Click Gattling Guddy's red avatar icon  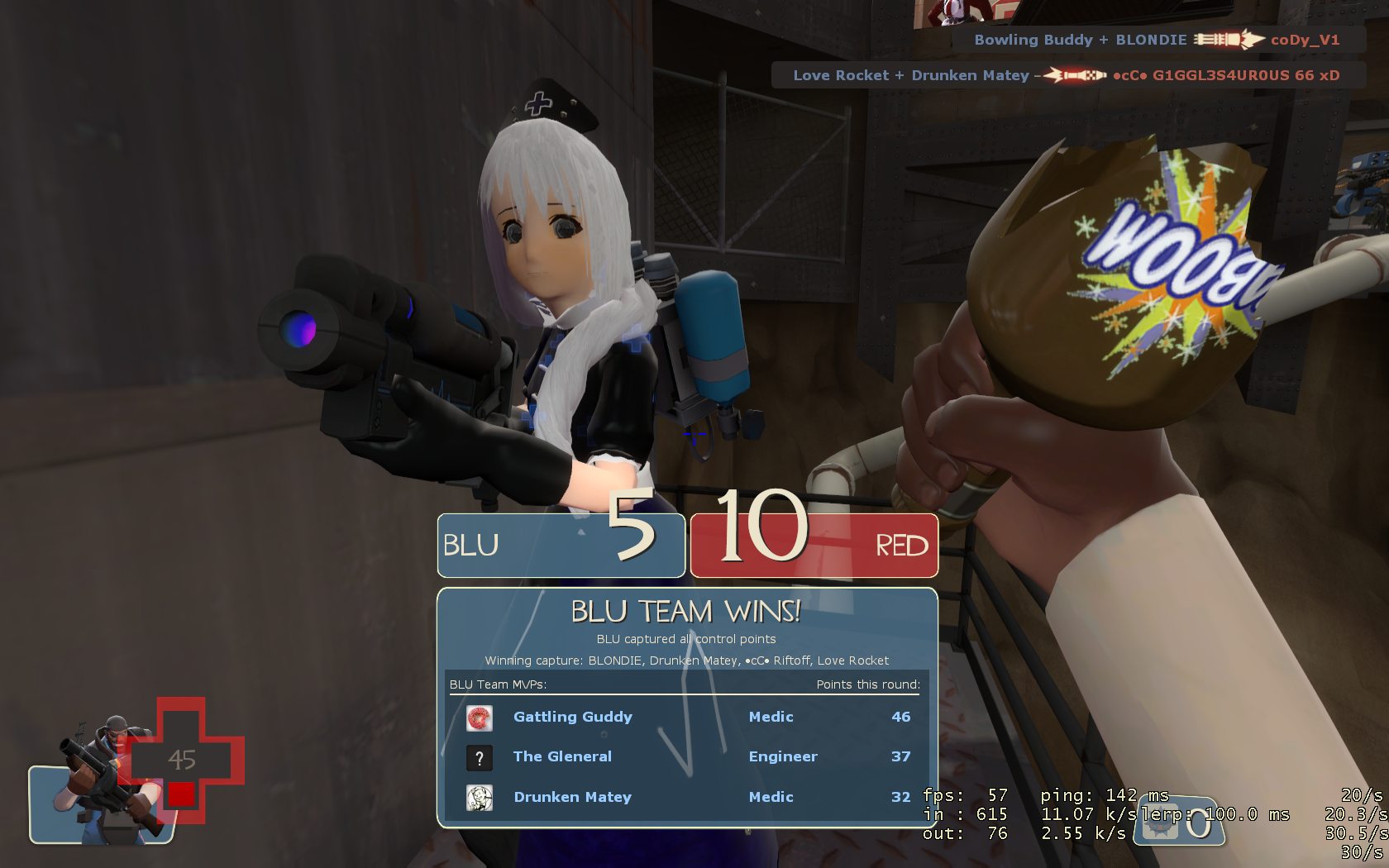tap(480, 718)
